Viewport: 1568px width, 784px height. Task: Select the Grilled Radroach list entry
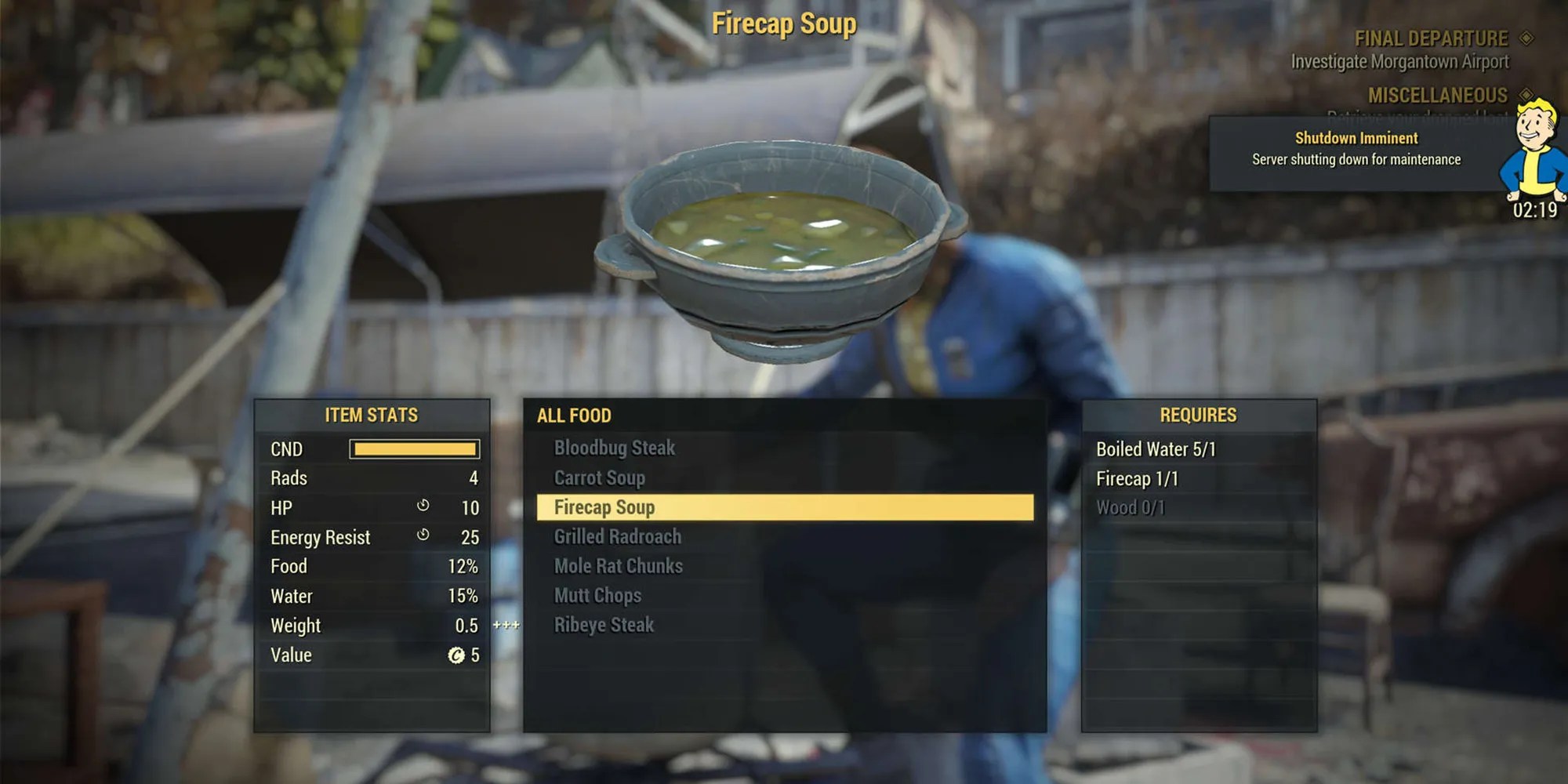pos(617,537)
